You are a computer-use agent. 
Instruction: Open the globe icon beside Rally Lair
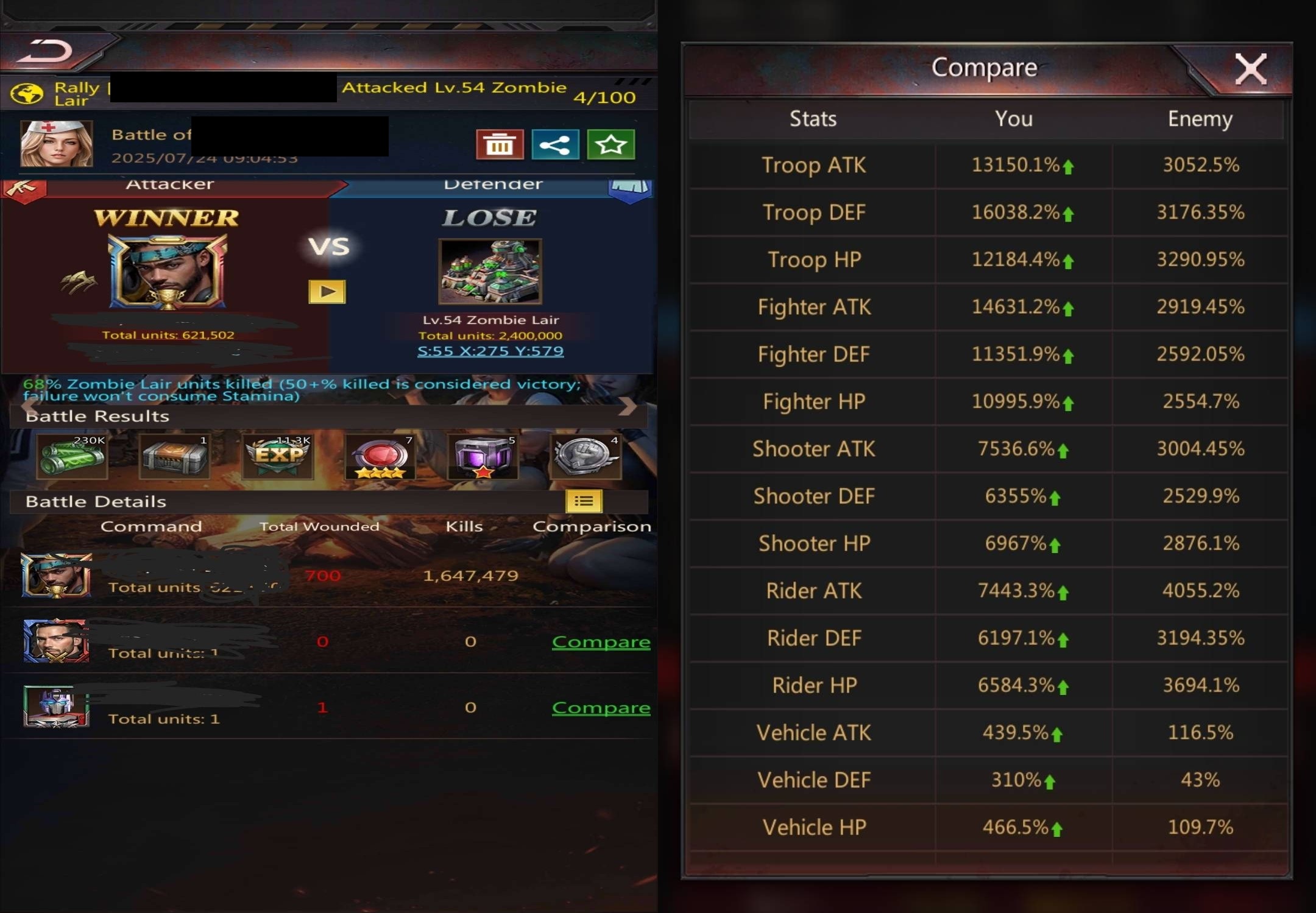tap(27, 94)
